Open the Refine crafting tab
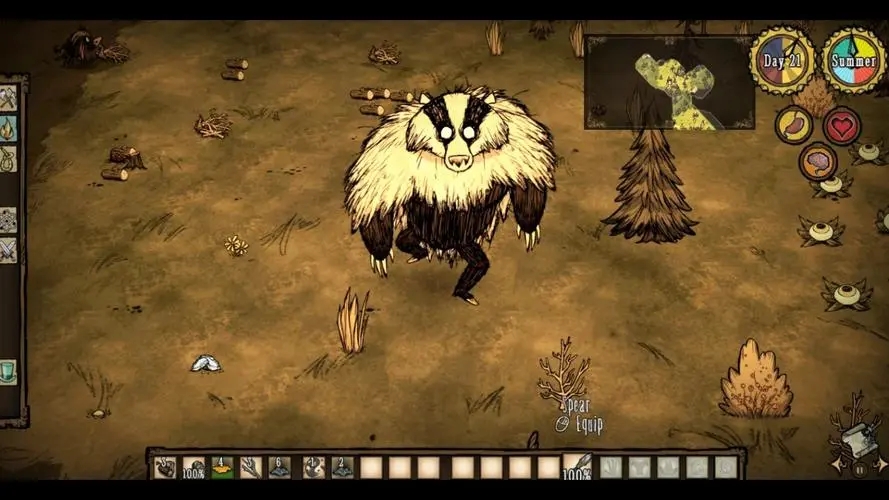 coord(8,219)
